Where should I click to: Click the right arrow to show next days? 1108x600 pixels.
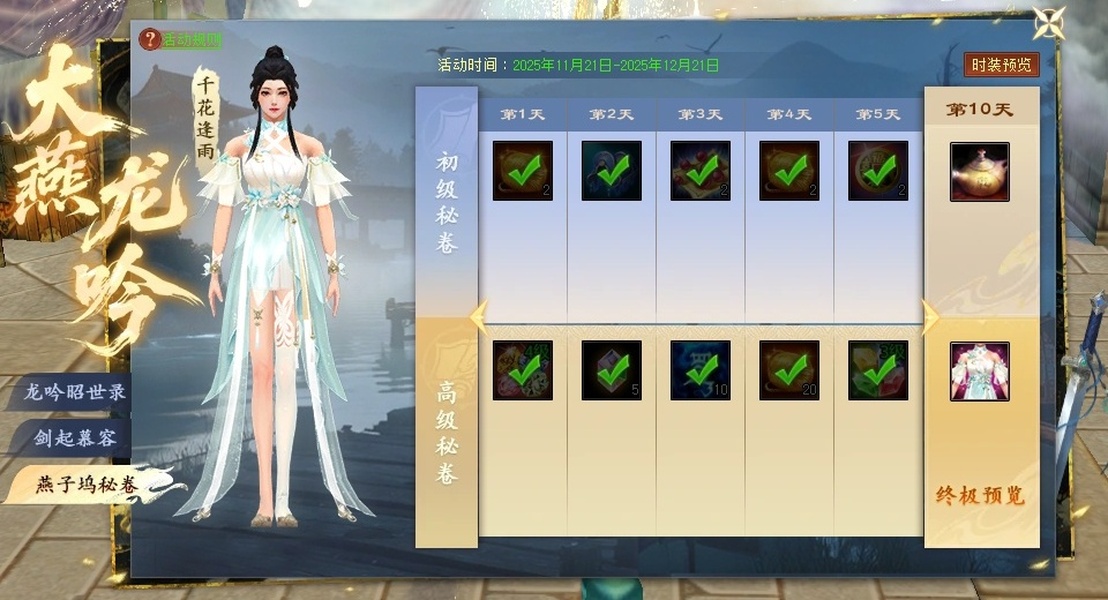click(929, 318)
